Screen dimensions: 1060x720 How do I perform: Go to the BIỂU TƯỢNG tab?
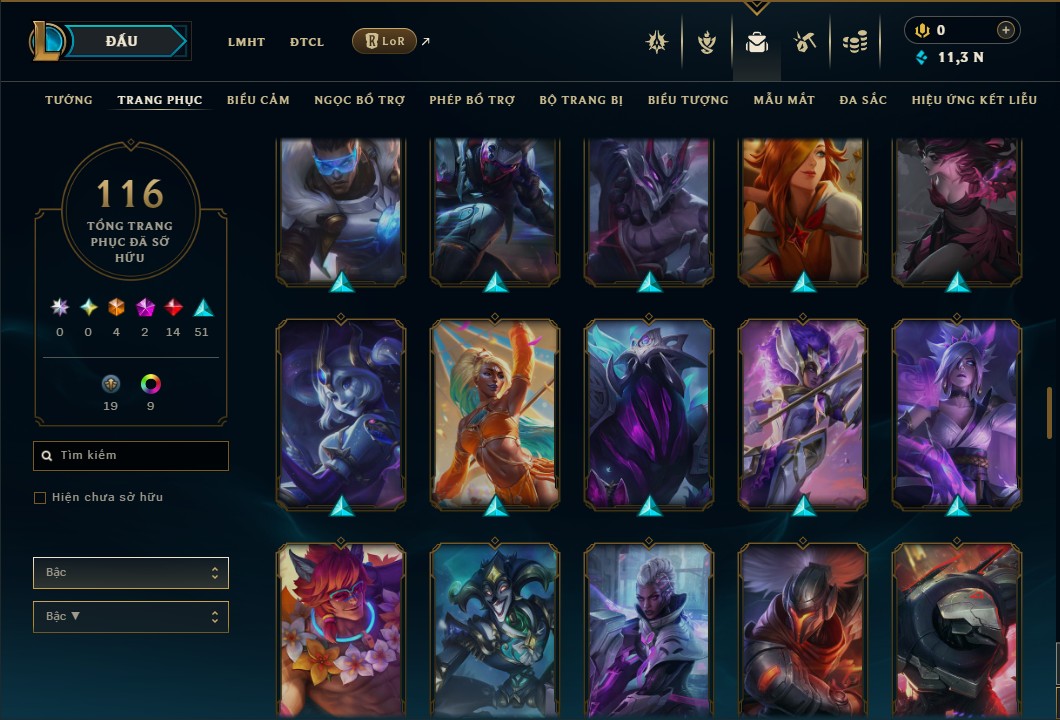click(x=688, y=100)
